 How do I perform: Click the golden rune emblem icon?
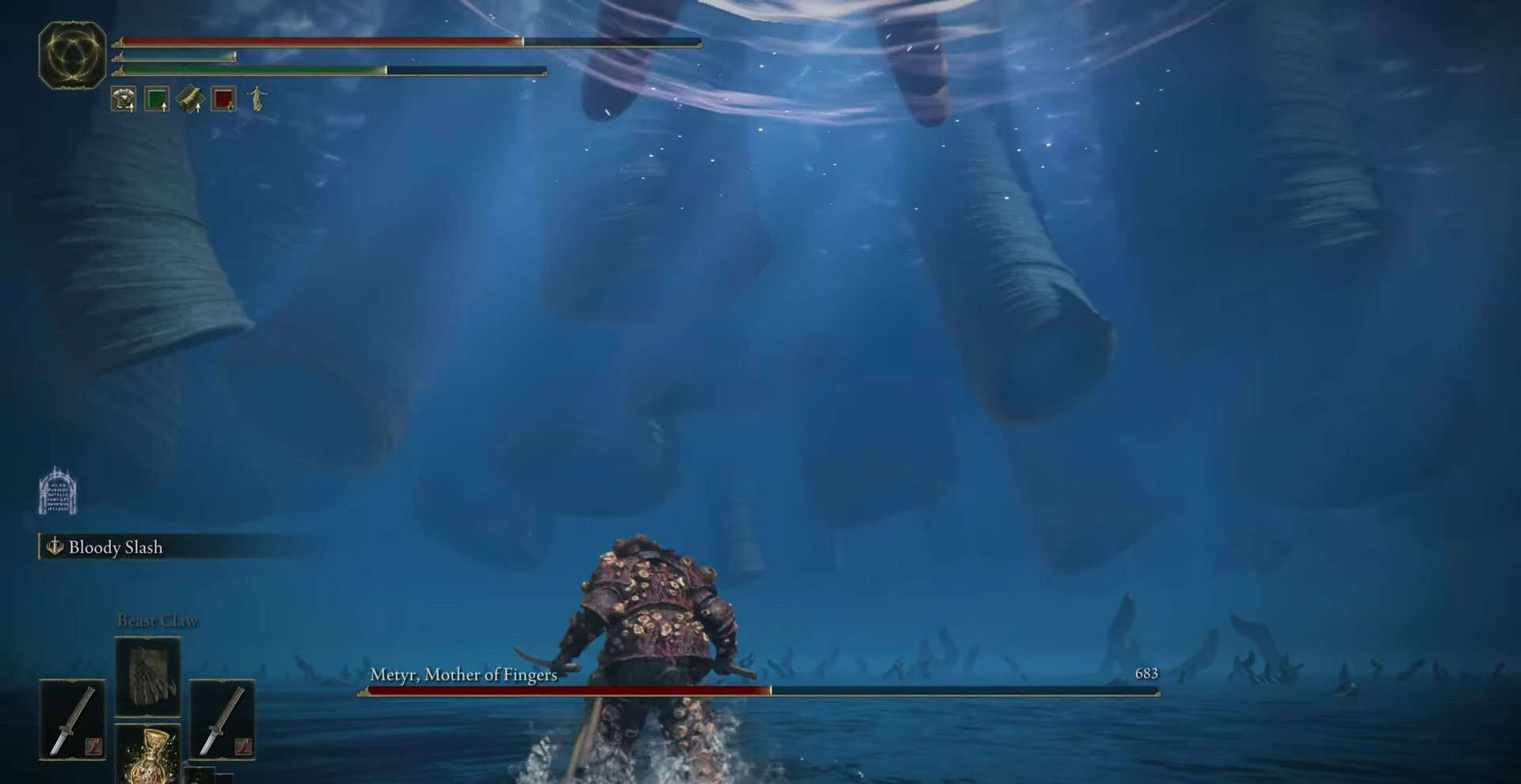[x=72, y=55]
